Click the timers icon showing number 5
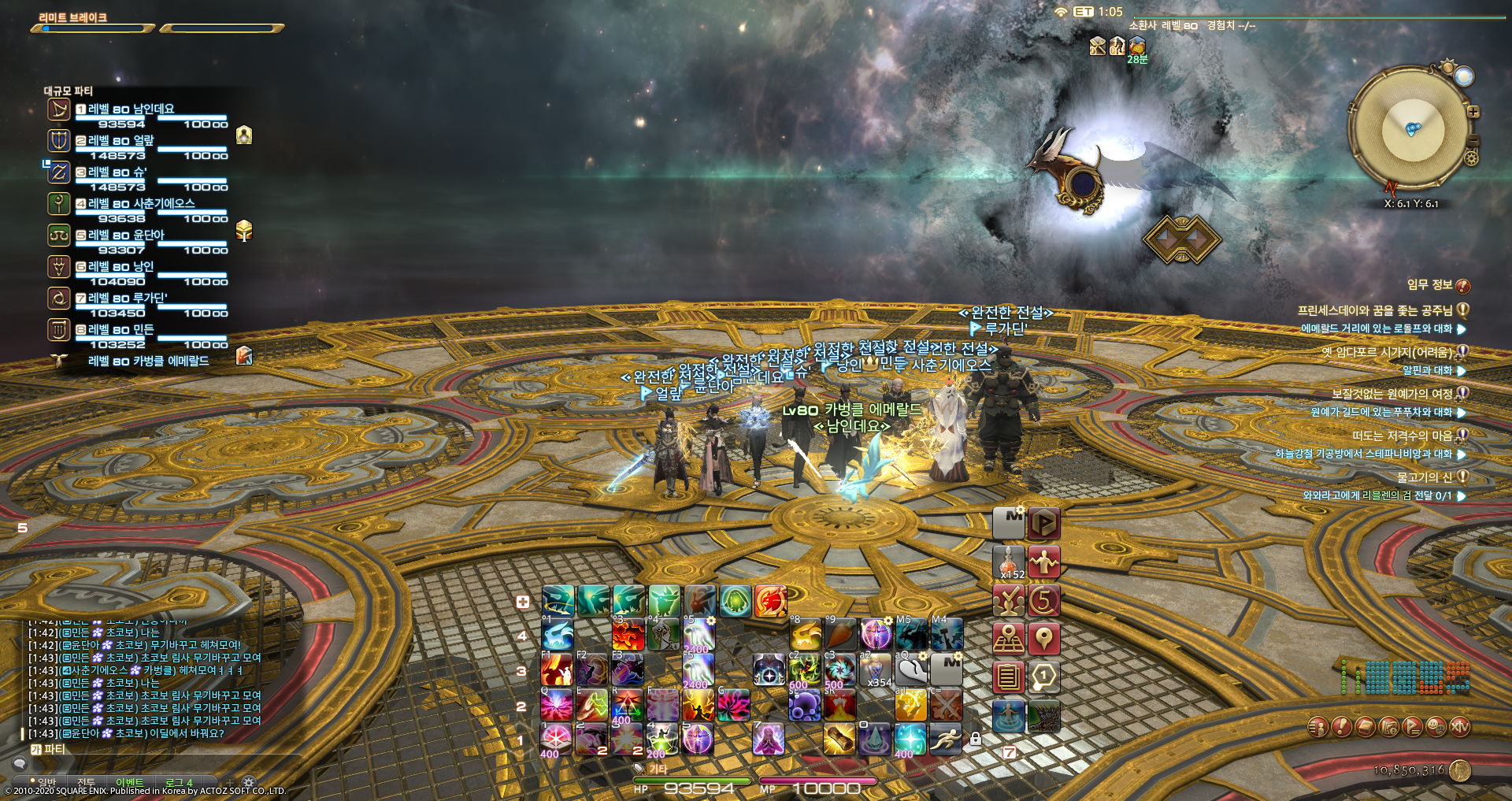Screen dimensions: 1512x801 [x=1045, y=601]
